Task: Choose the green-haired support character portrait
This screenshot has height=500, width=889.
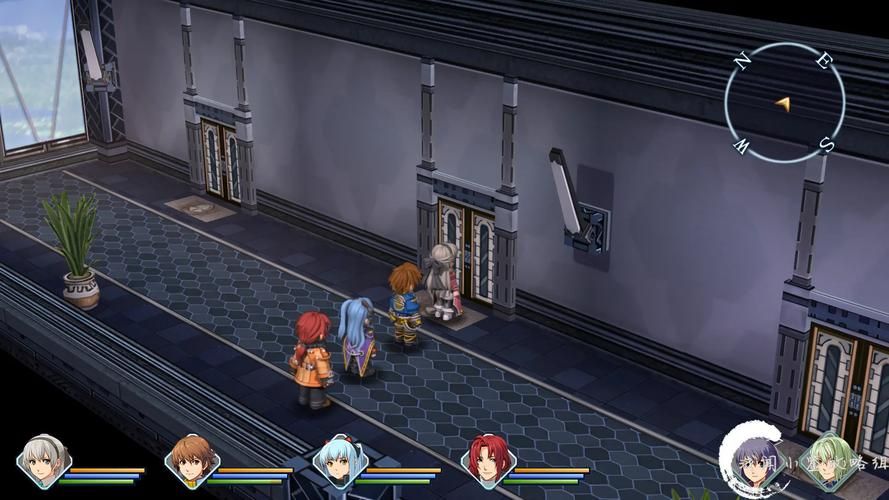Action: pyautogui.click(x=828, y=462)
